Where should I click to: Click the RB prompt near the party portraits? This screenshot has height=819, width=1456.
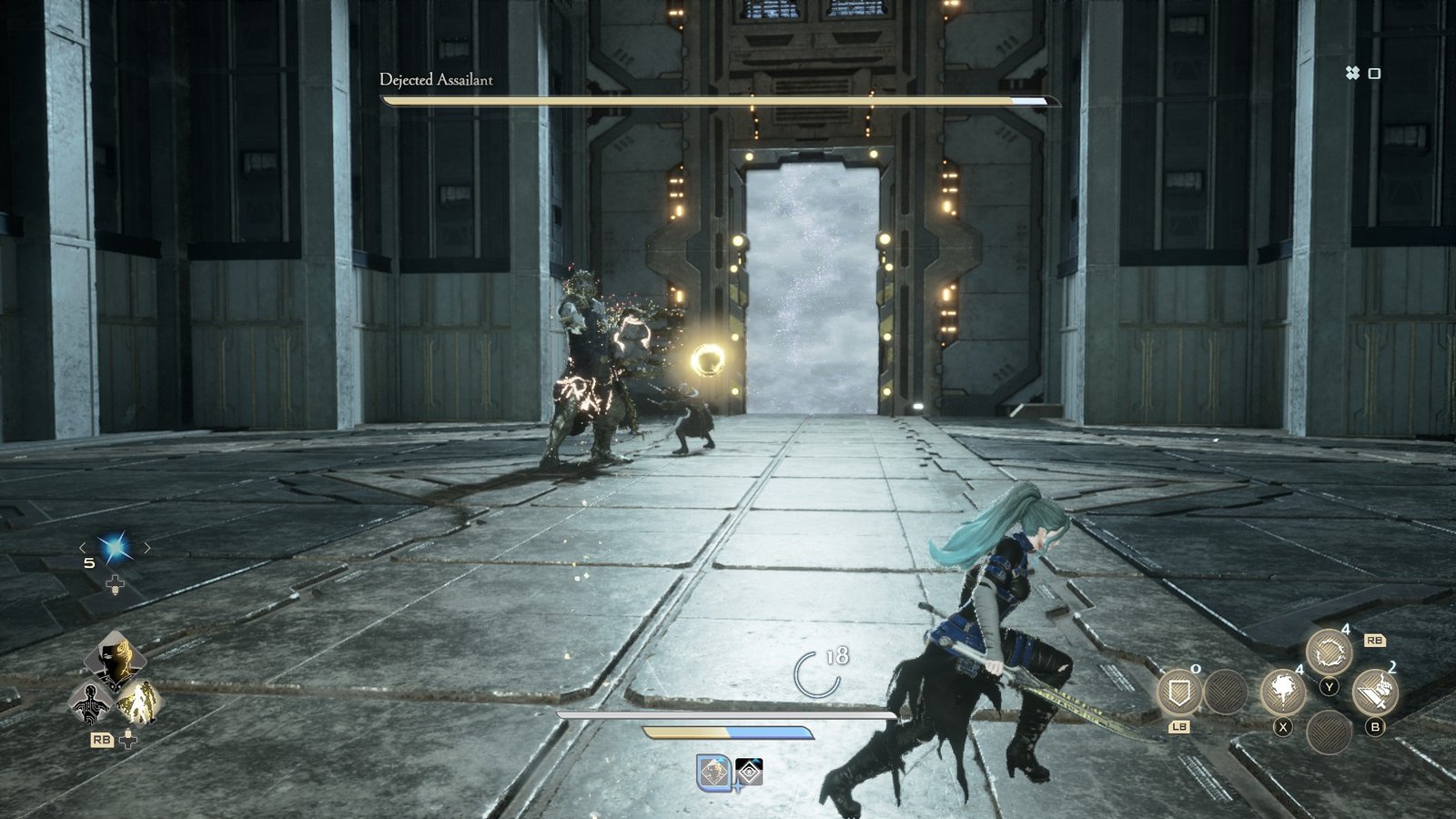pyautogui.click(x=102, y=740)
